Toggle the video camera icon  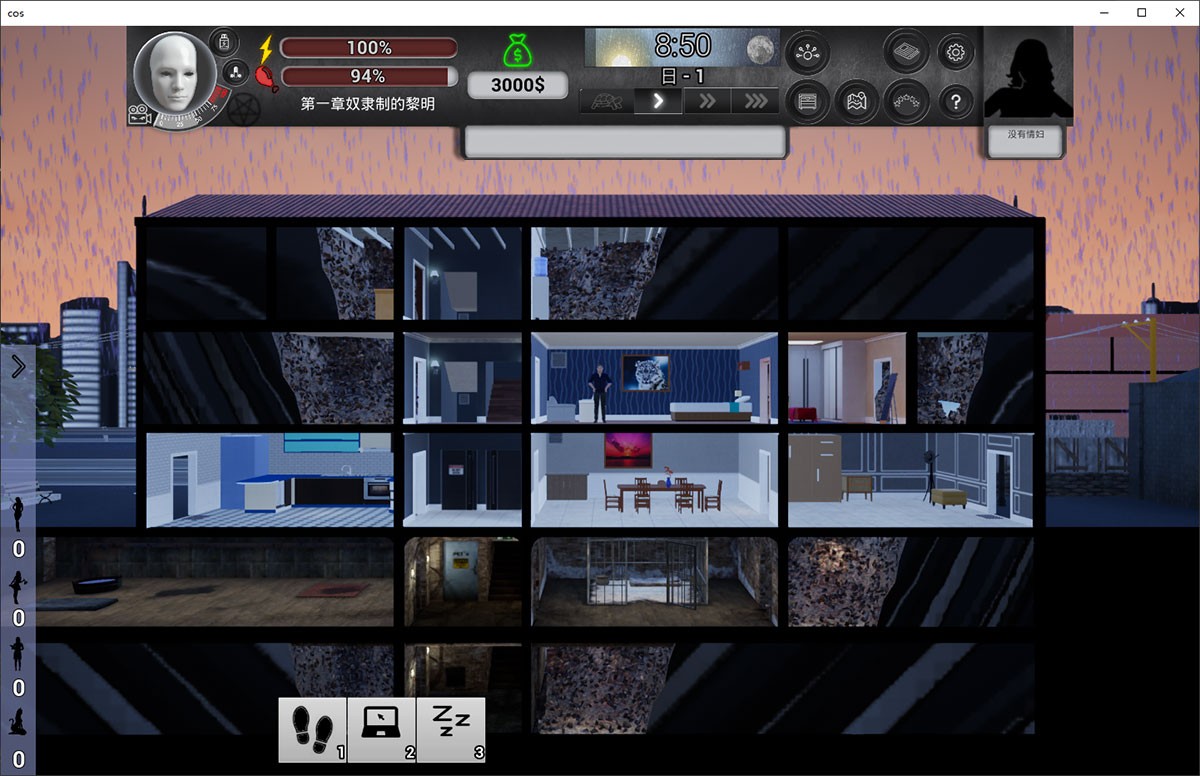139,116
